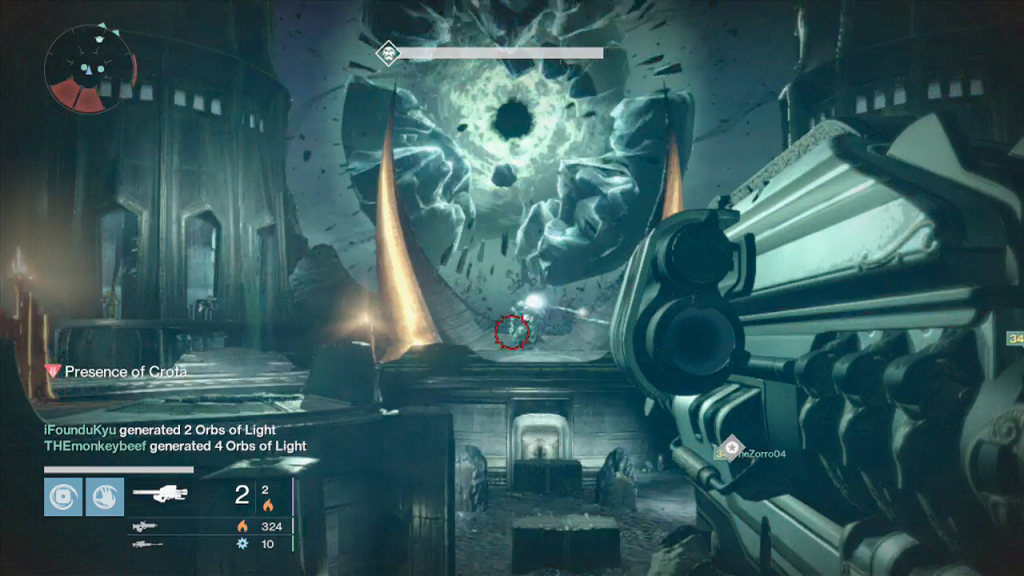Click THEmonkeybeef's name in the activity feed
The image size is (1024, 576).
[x=95, y=446]
